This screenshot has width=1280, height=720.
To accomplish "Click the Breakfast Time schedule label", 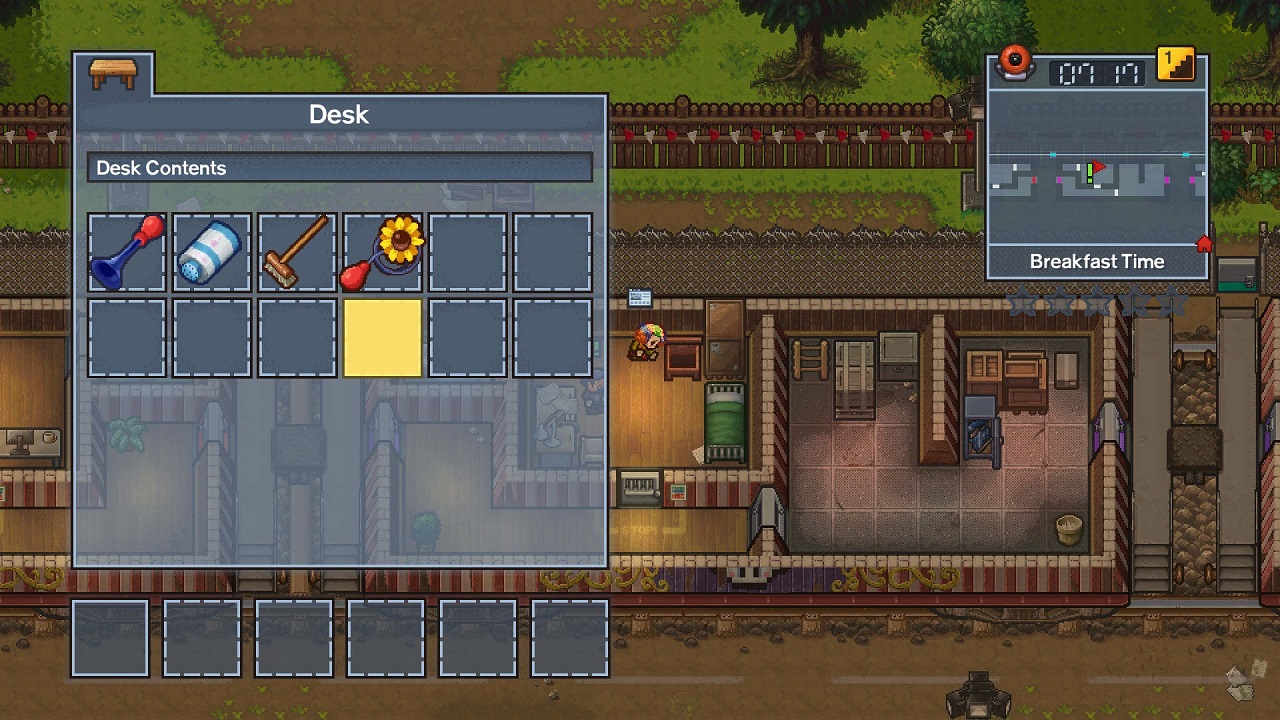I will (1097, 261).
